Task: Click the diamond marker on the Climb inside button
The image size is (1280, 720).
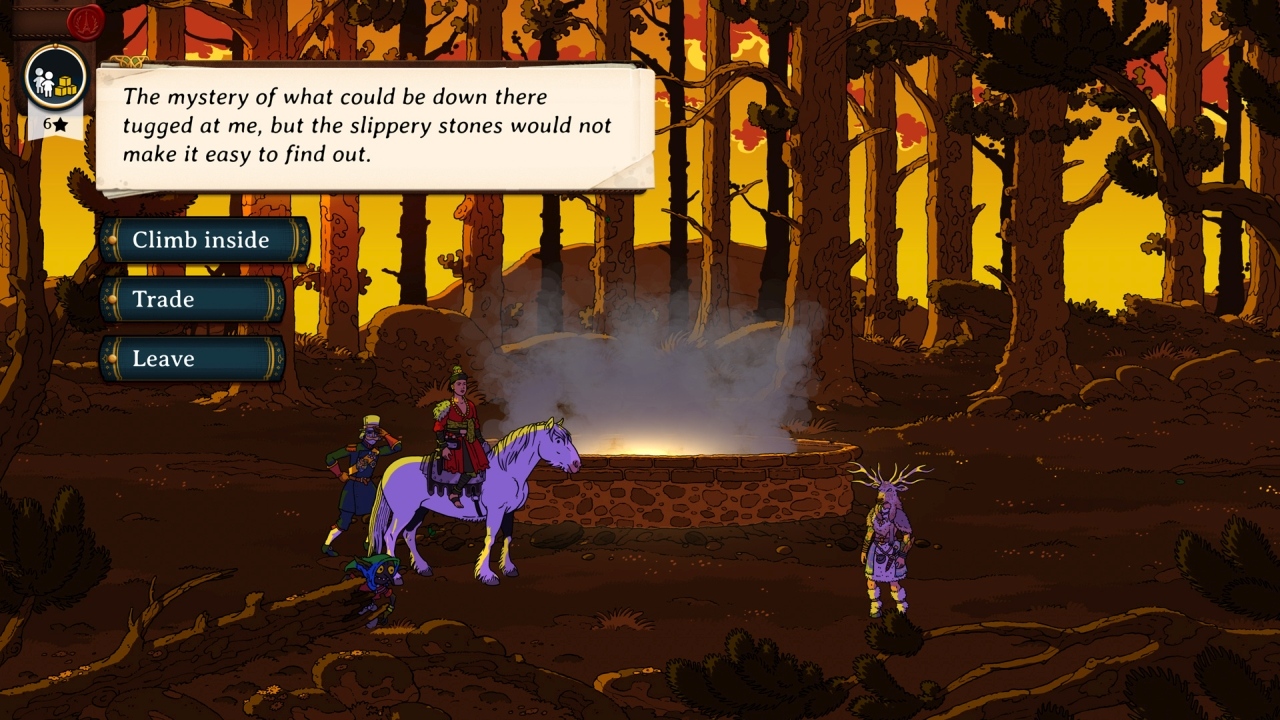Action: [113, 240]
